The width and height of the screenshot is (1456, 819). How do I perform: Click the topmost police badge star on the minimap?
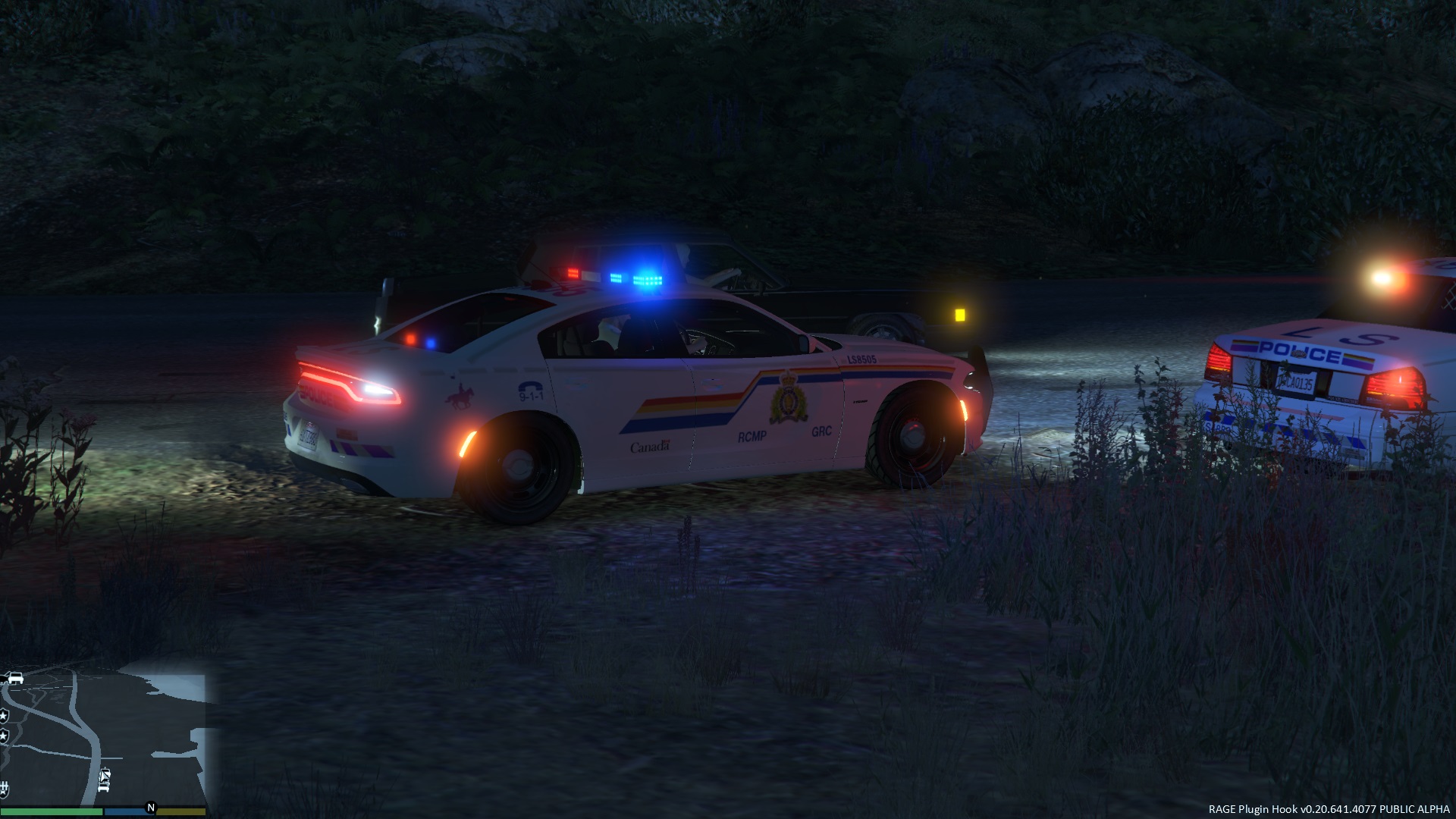pos(5,715)
